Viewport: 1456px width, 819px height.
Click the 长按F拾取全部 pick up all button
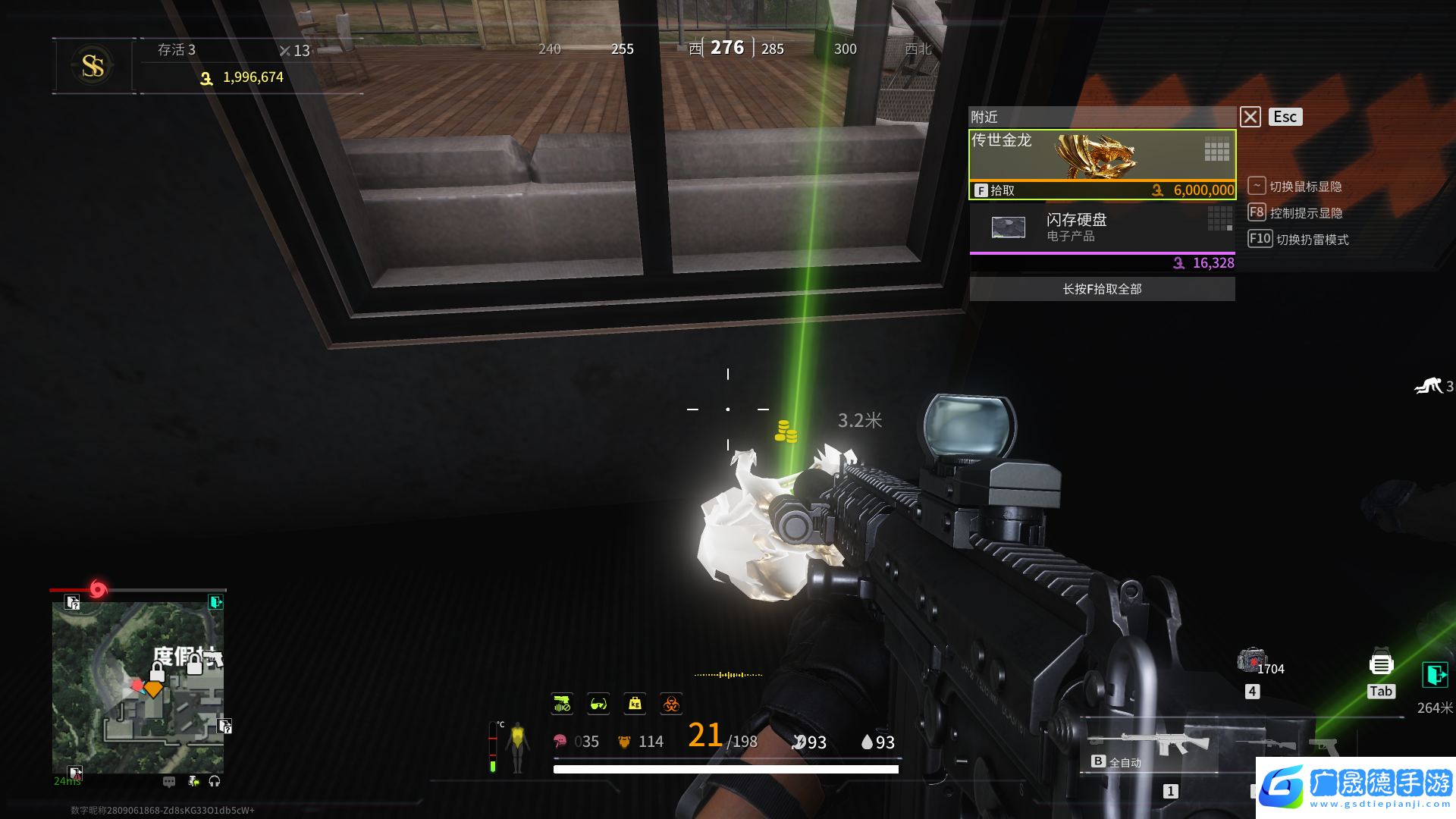pos(1102,289)
